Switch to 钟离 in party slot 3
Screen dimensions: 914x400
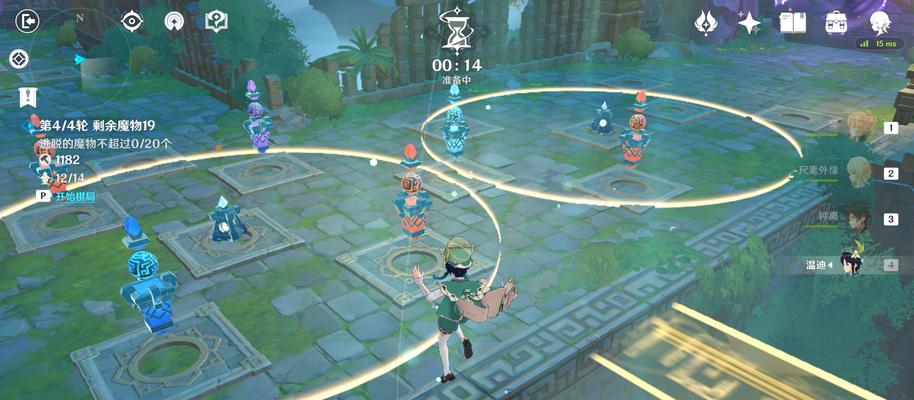pos(862,218)
